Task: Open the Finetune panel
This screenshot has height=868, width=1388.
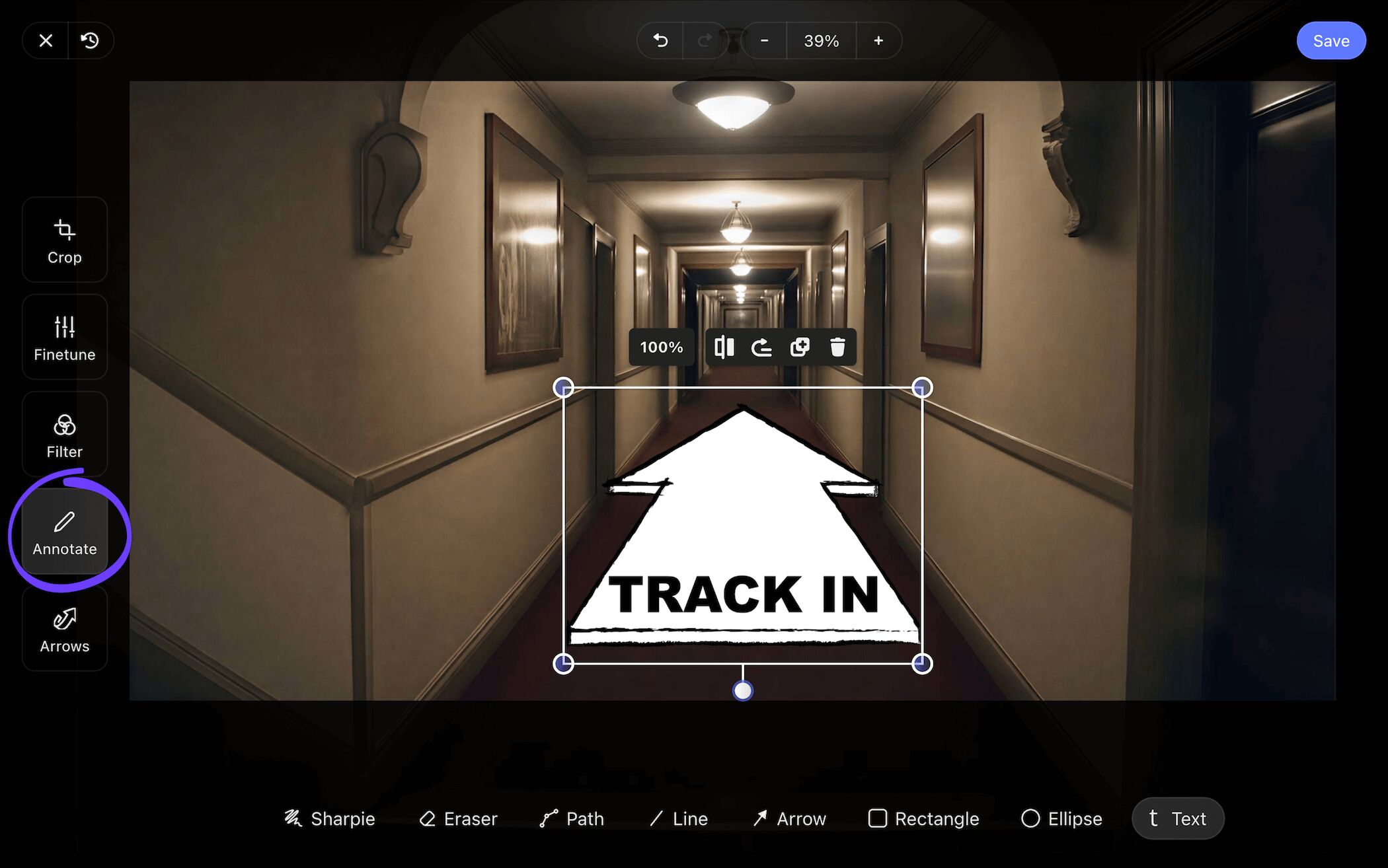Action: point(64,338)
